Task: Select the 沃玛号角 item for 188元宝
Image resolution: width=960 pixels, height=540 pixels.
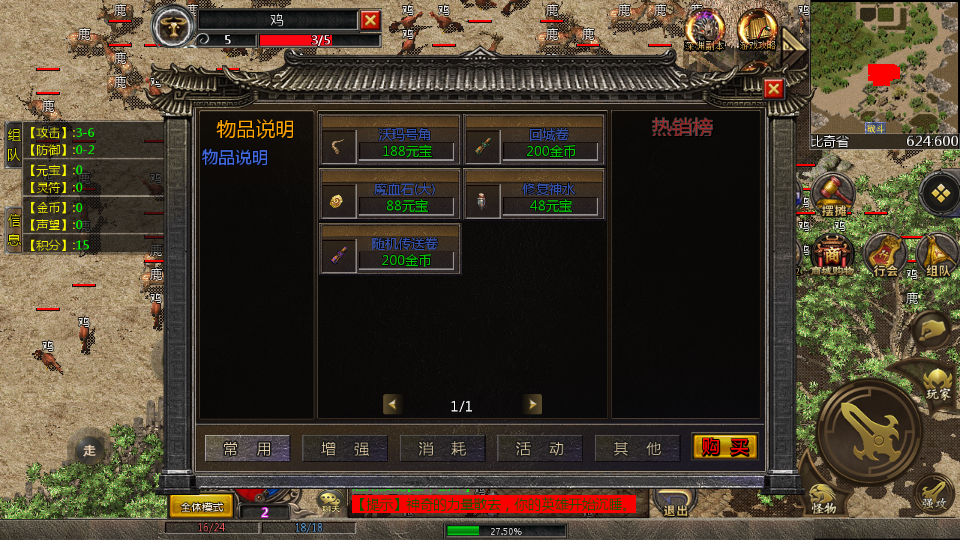Action: pos(390,139)
